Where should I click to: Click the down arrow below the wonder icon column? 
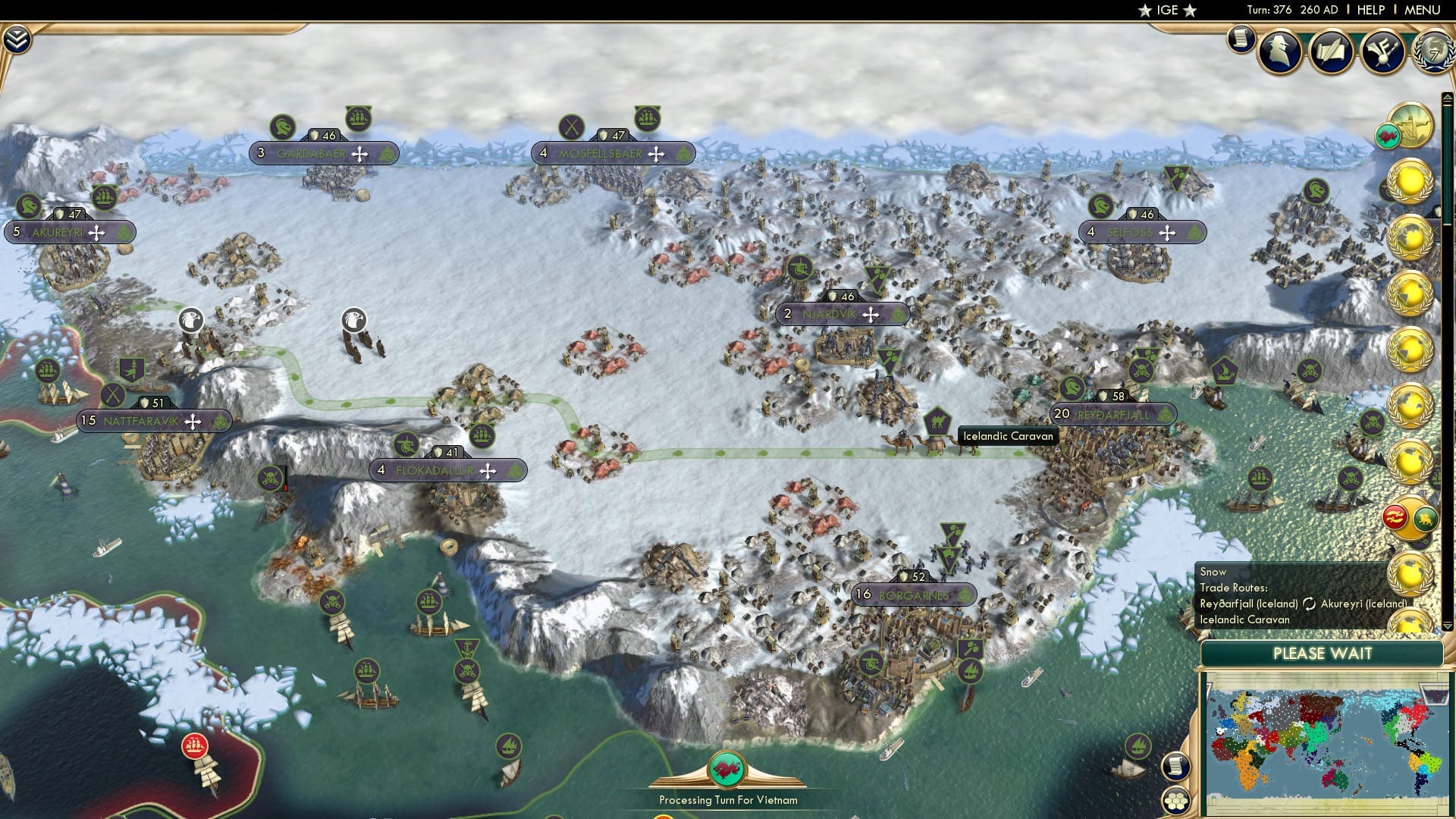coord(1447,626)
